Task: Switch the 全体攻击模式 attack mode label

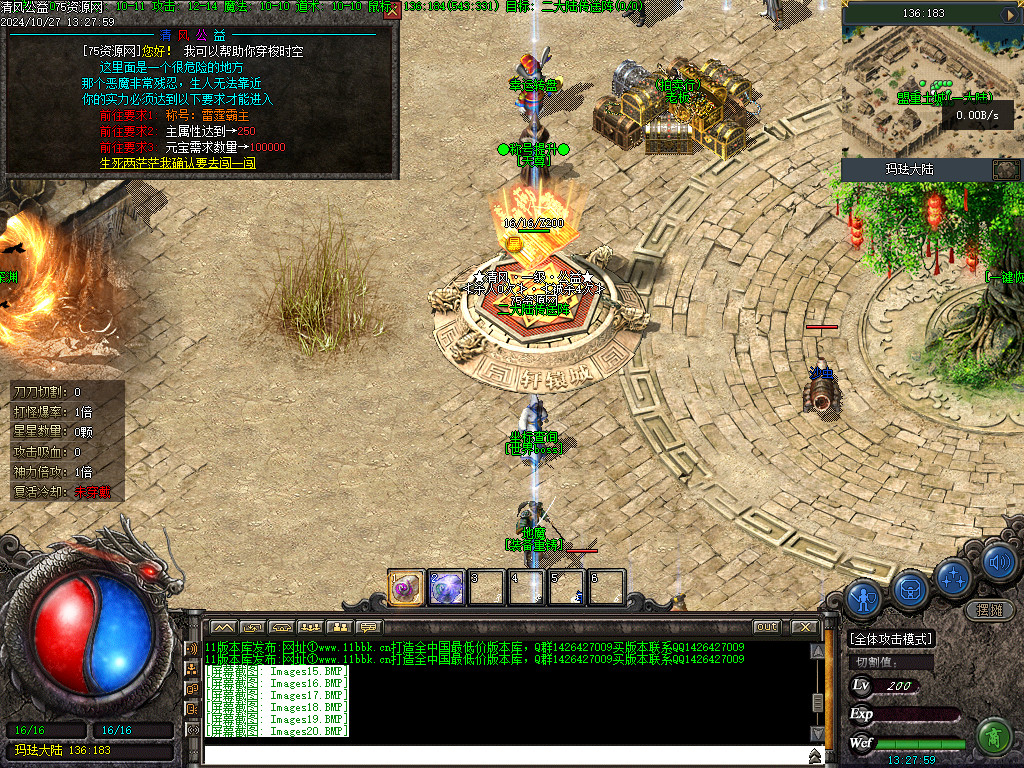Action: click(890, 639)
